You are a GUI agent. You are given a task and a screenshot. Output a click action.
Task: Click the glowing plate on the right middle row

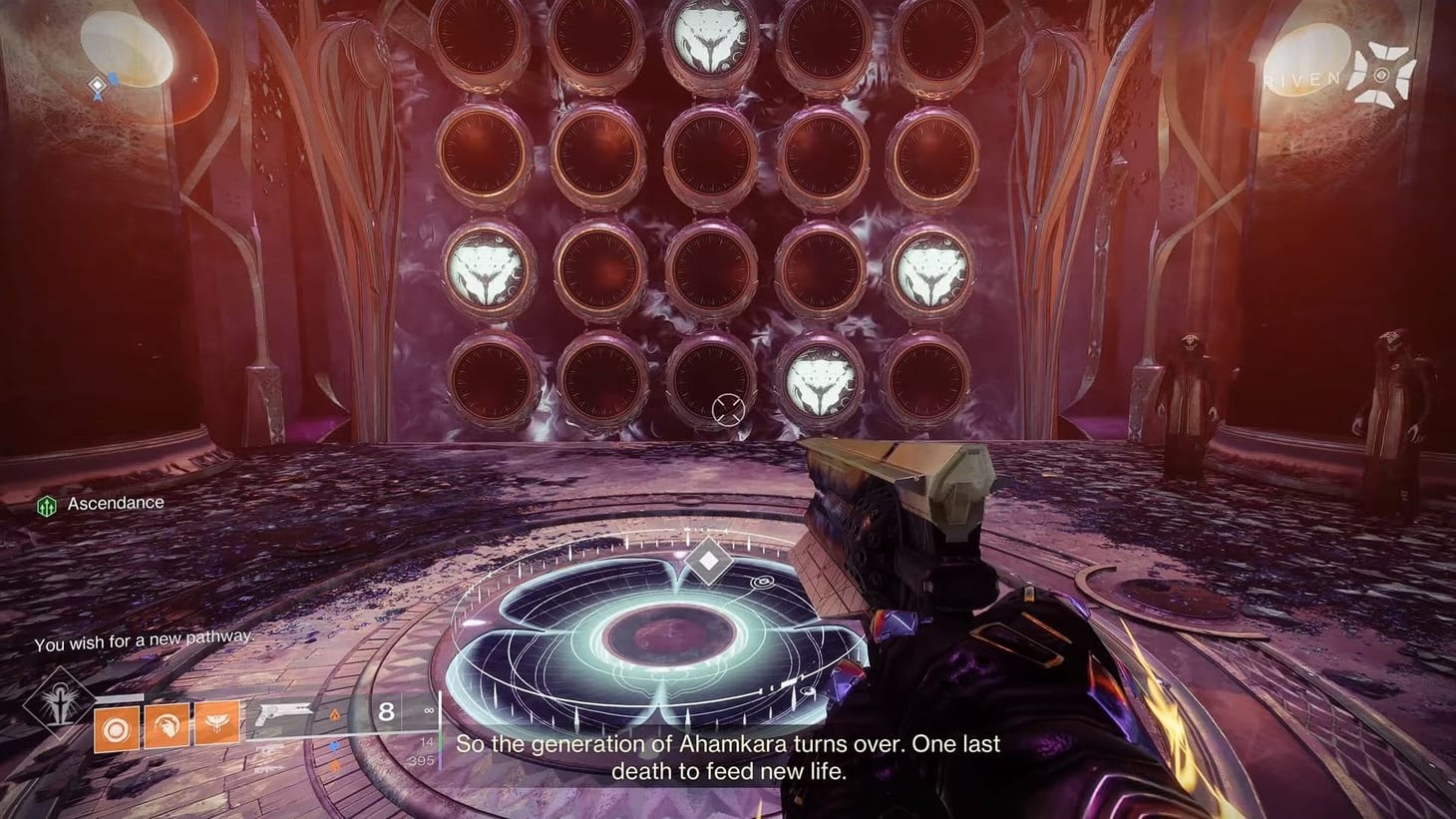point(932,271)
